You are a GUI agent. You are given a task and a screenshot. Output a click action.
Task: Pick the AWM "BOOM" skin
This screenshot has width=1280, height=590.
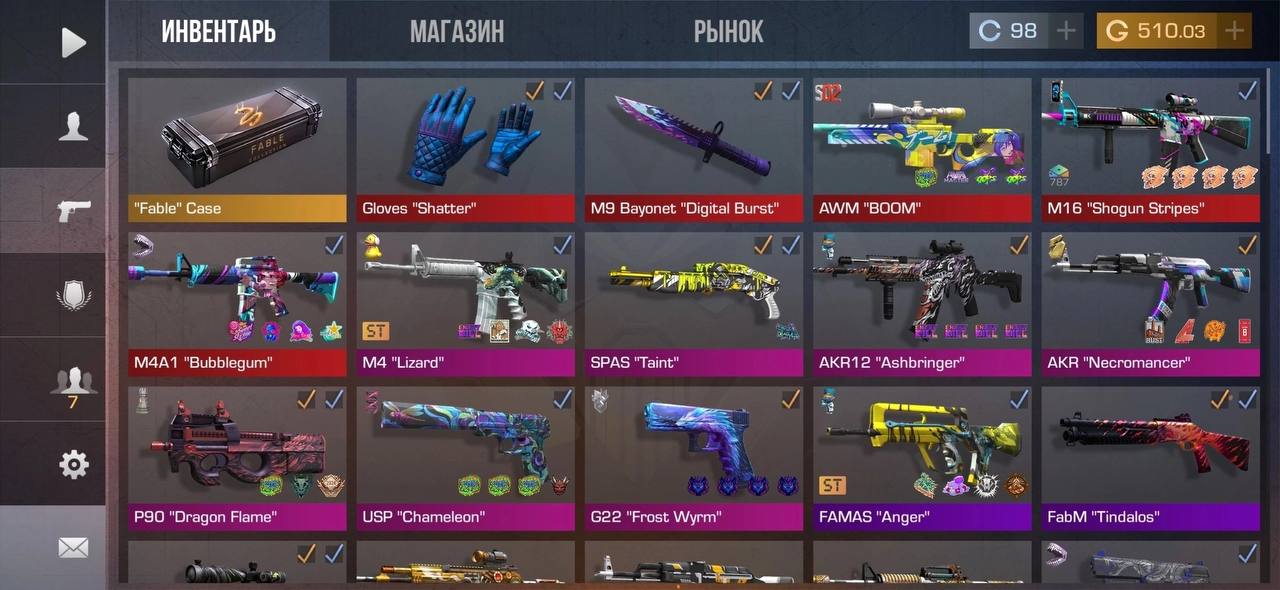(x=921, y=149)
